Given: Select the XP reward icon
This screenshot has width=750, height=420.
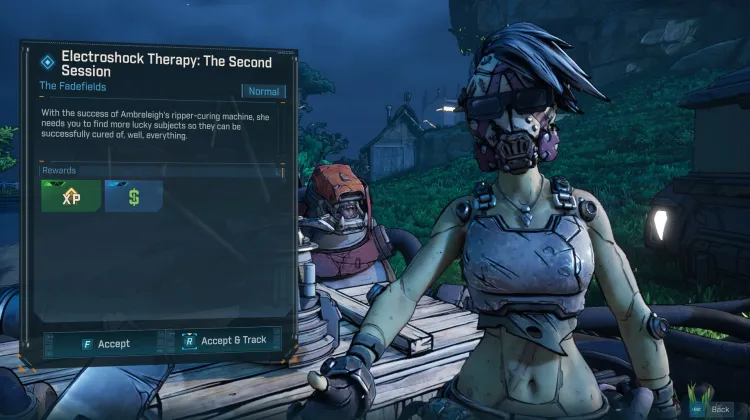Looking at the screenshot, I should pos(71,197).
